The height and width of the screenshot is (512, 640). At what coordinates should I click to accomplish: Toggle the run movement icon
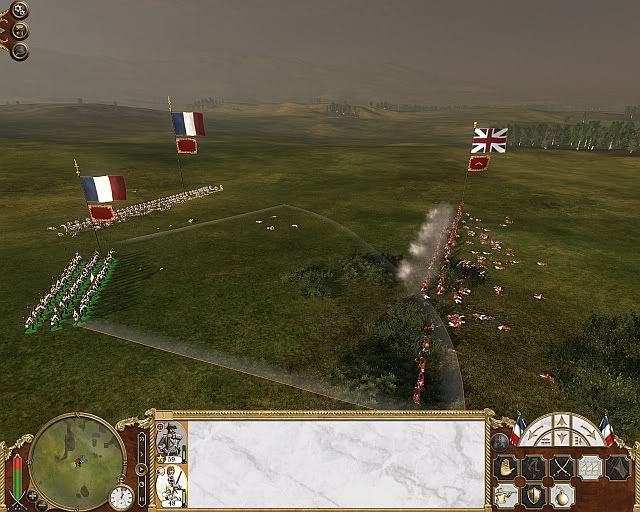tap(534, 468)
